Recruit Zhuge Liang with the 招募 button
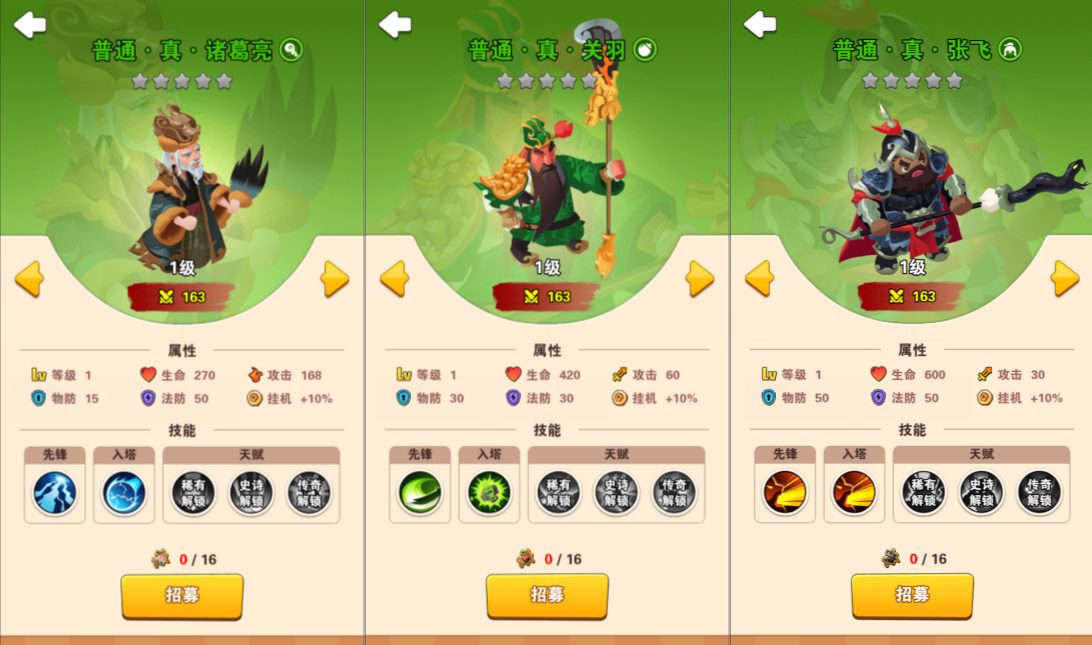Screen dimensions: 1092x645 point(182,596)
